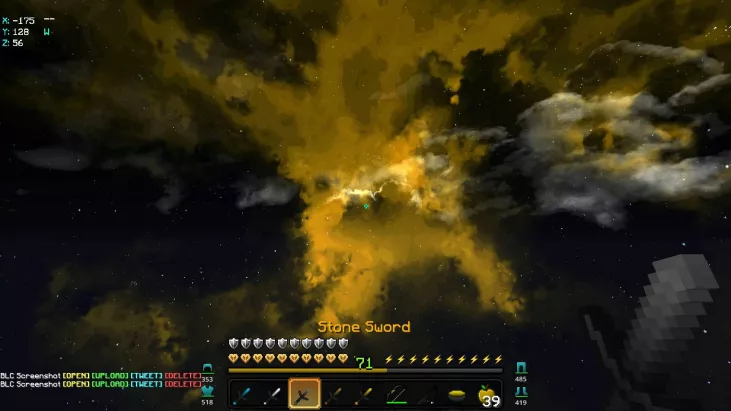Viewport: 731px width, 411px height.
Task: Switch to the golden sword slot
Action: (362, 395)
